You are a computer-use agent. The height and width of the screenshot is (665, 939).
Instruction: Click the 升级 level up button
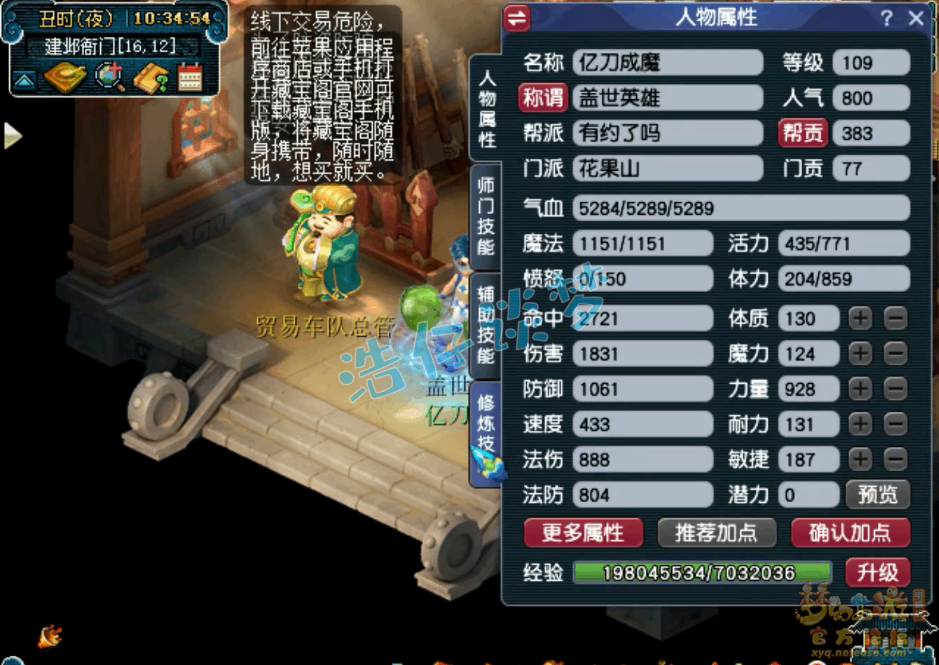pos(877,573)
